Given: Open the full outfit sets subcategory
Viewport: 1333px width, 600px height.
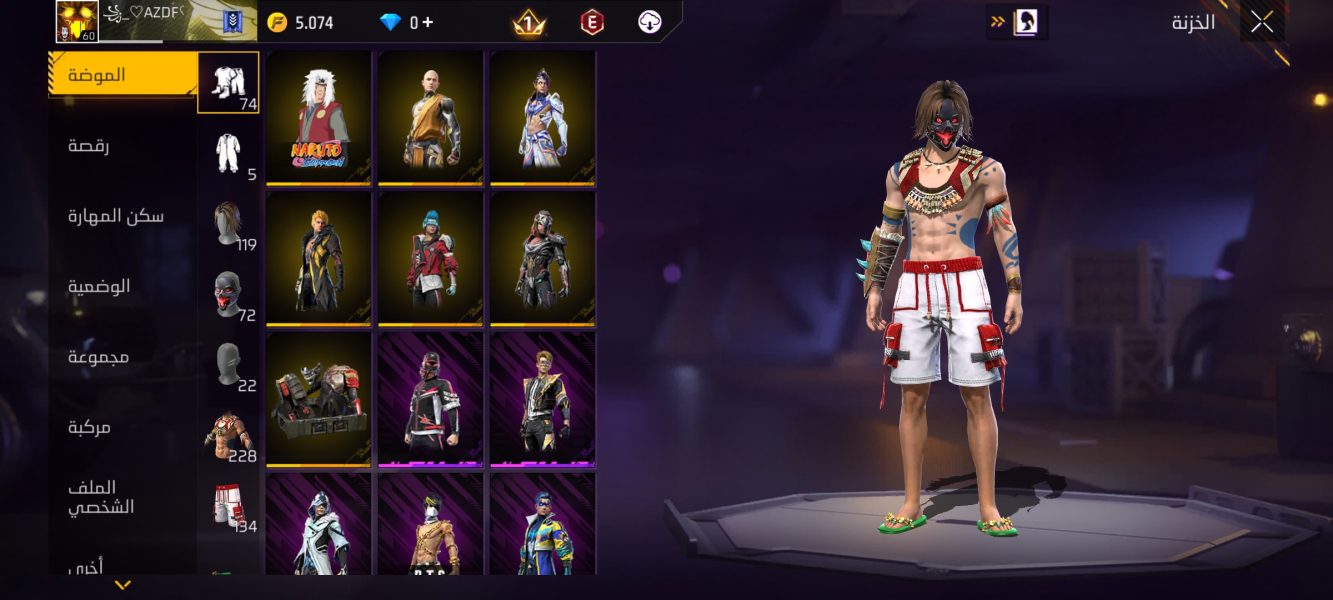Looking at the screenshot, I should click(x=228, y=152).
